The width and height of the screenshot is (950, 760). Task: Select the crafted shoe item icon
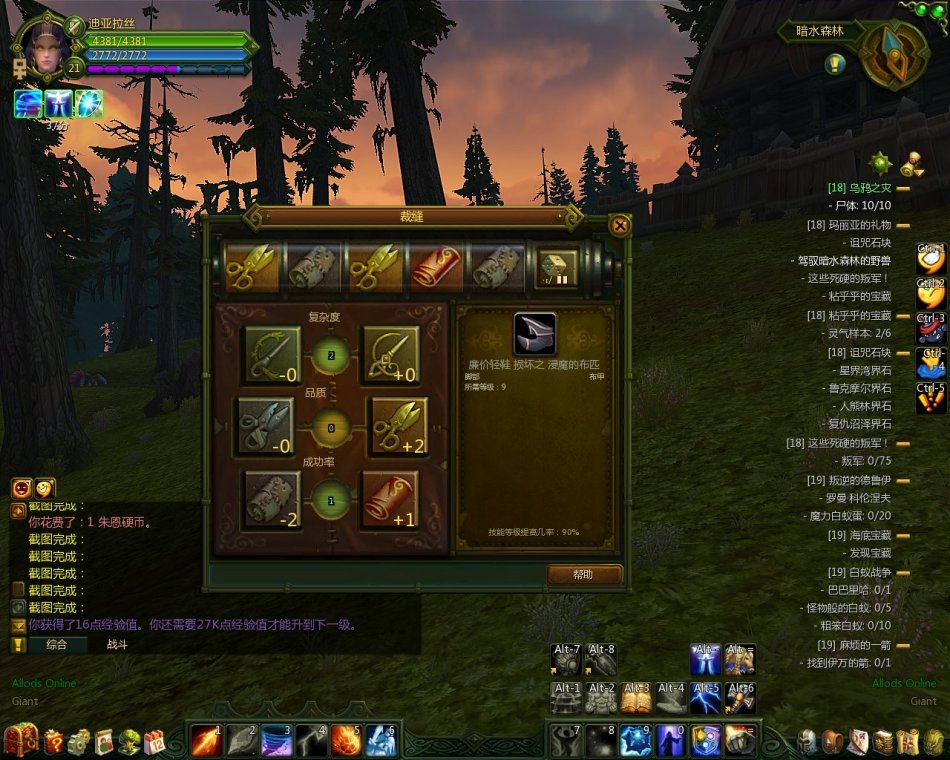pyautogui.click(x=535, y=334)
